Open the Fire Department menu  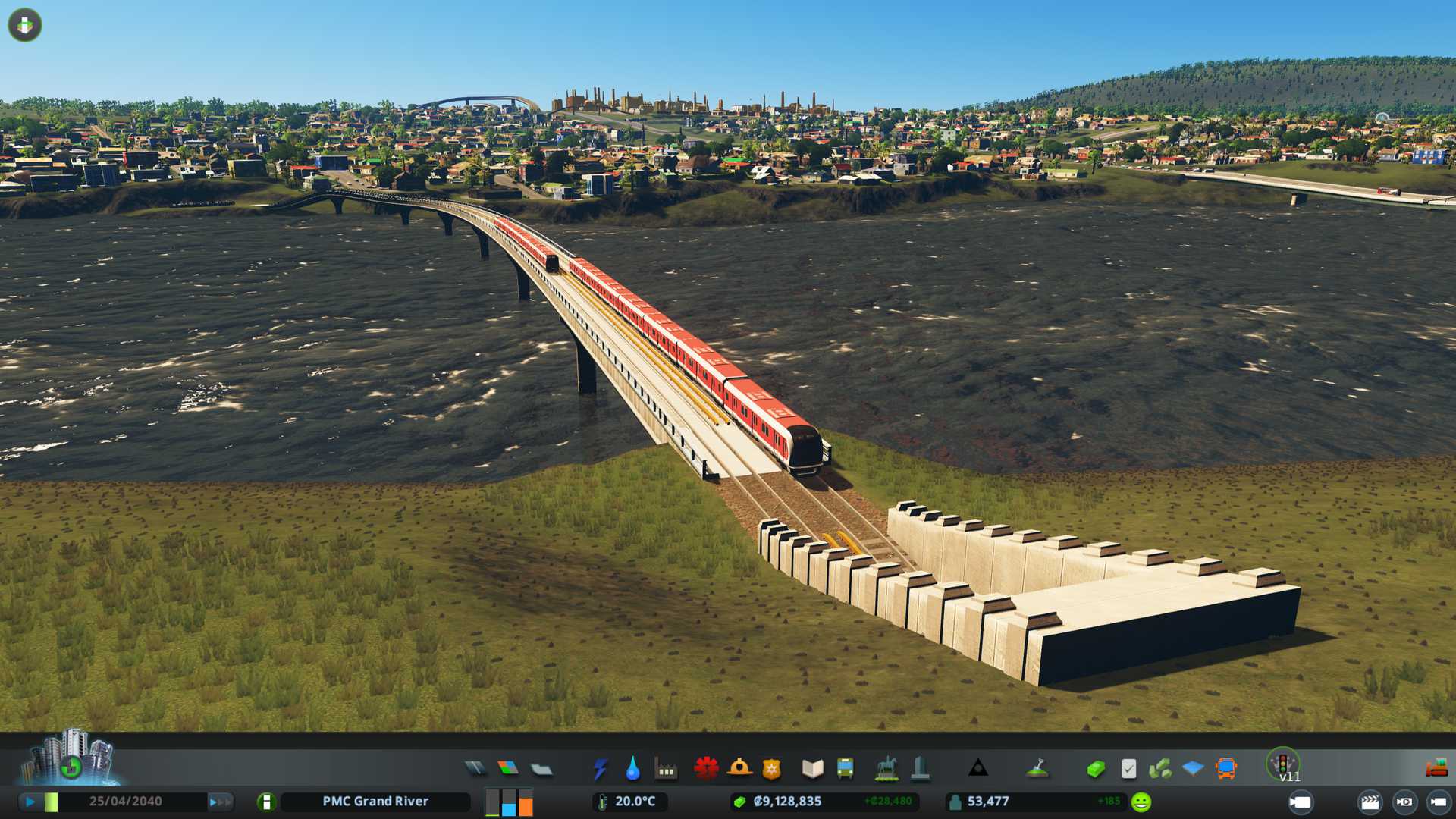click(739, 769)
